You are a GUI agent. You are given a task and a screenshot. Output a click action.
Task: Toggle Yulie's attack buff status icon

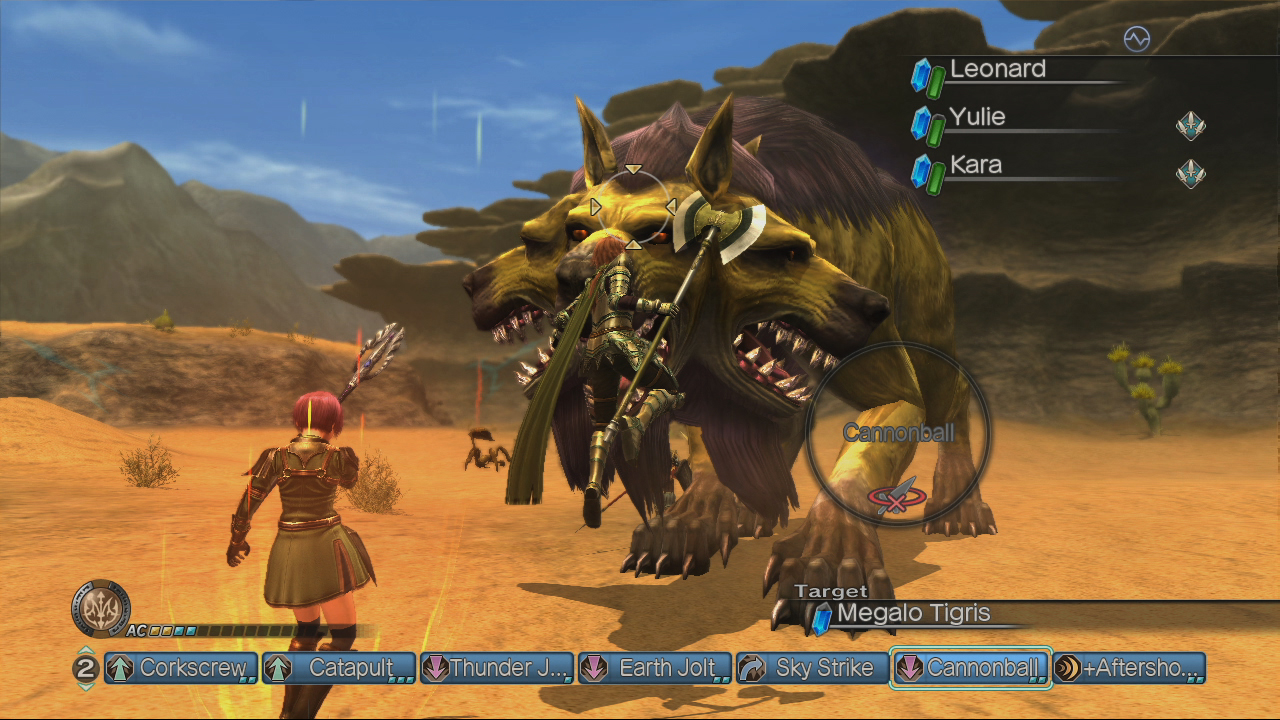1190,127
